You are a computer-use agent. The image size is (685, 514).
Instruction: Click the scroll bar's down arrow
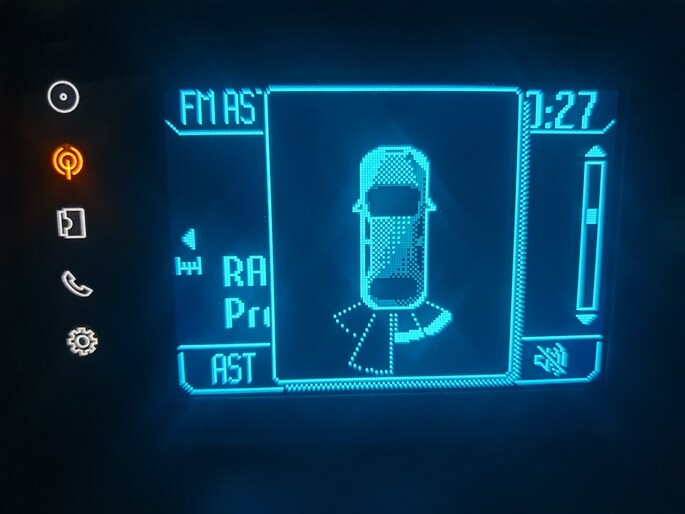[x=588, y=318]
